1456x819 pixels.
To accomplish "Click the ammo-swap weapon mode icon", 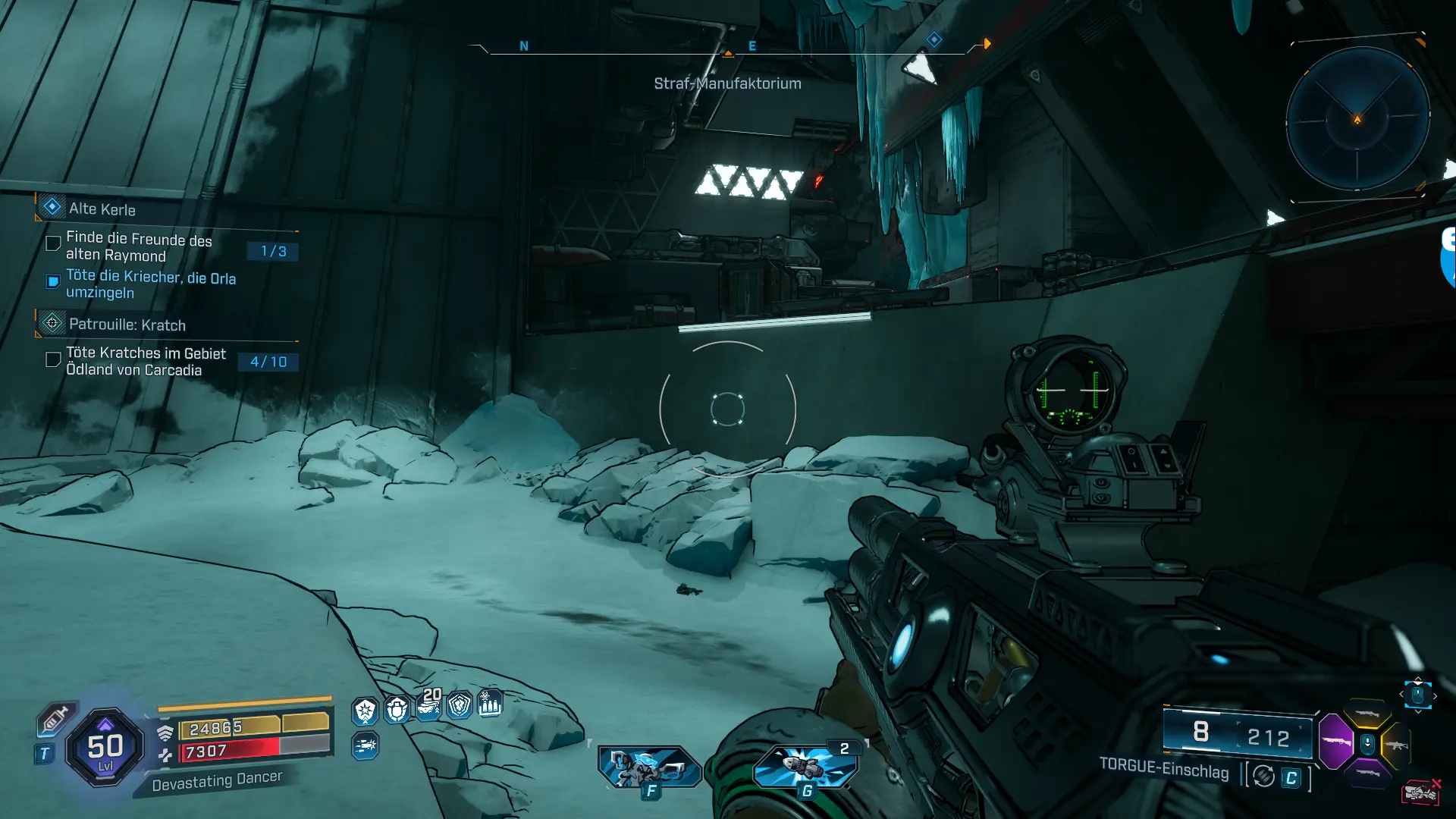I will [1263, 776].
